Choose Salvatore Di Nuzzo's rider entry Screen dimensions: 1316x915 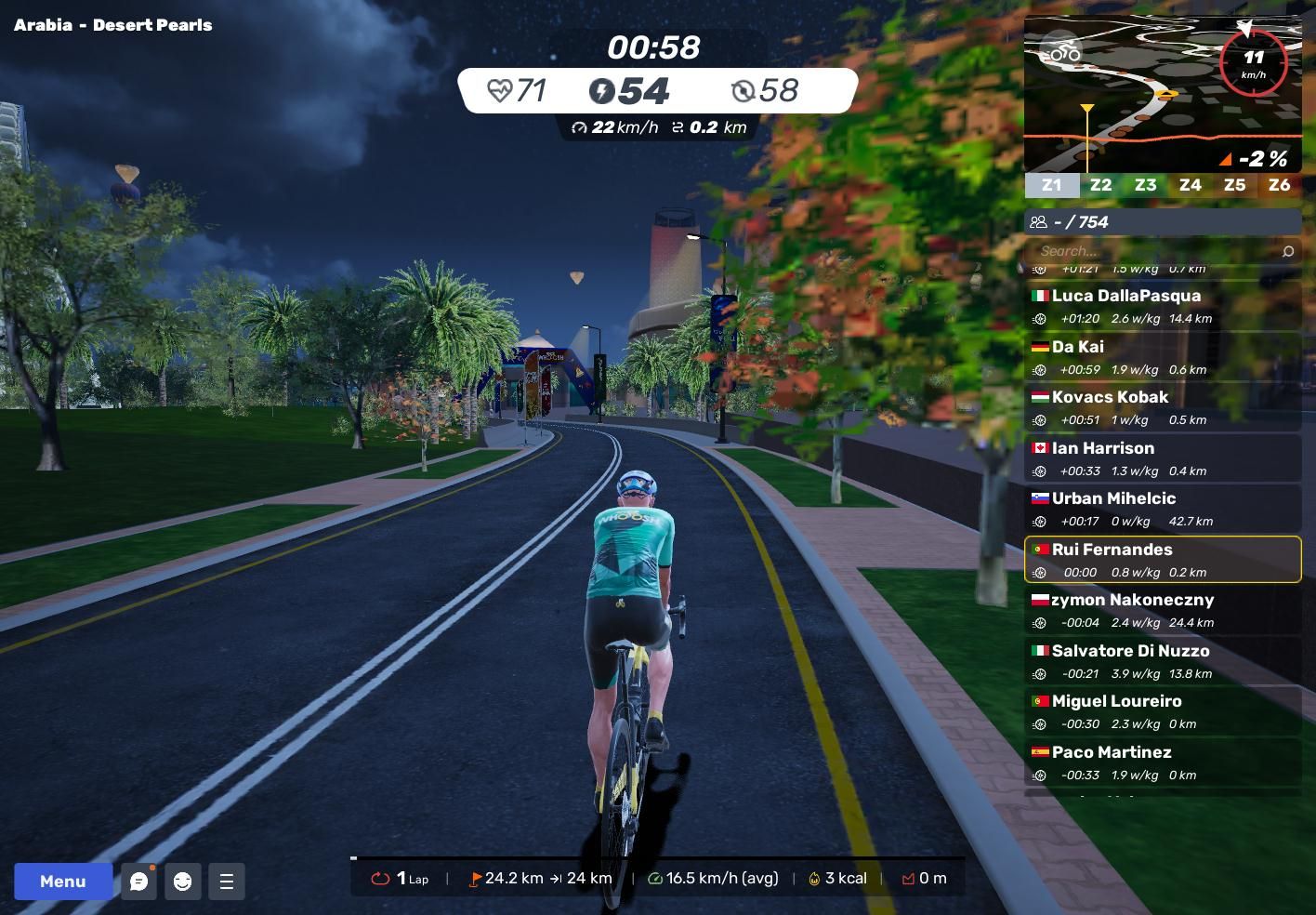pos(1162,661)
